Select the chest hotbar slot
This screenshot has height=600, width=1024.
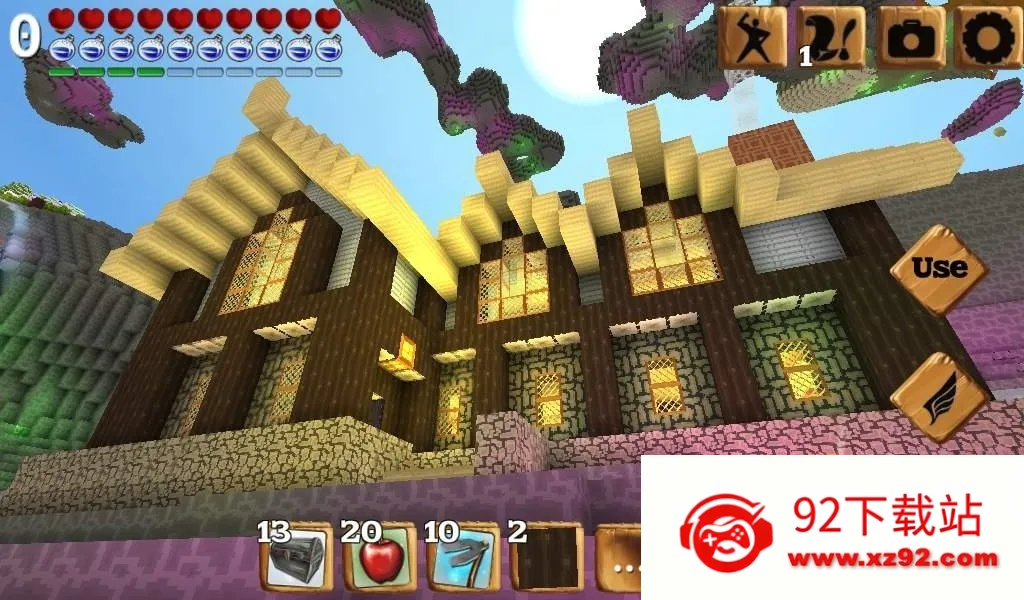click(x=297, y=558)
